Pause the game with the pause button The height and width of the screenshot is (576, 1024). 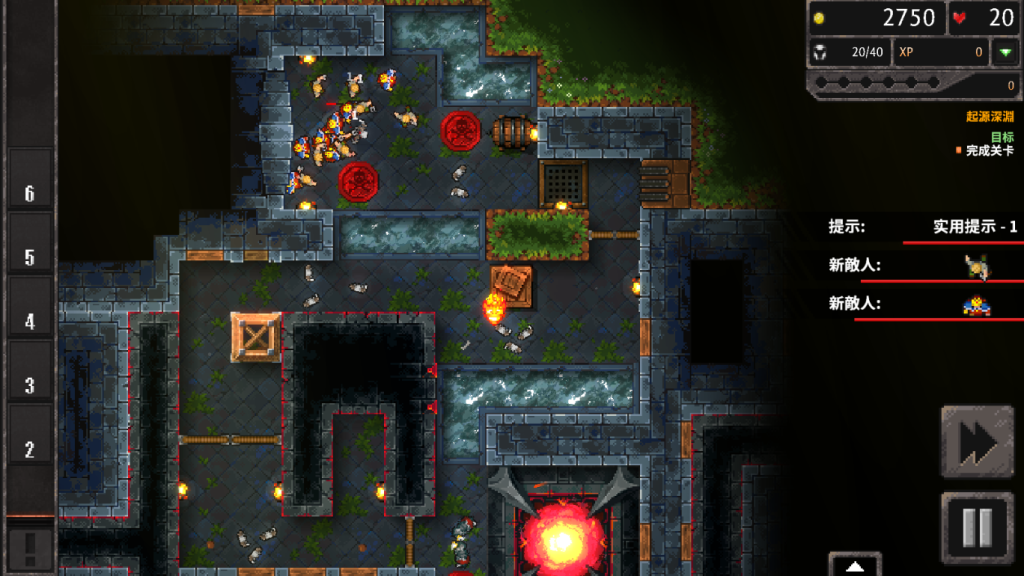click(977, 526)
